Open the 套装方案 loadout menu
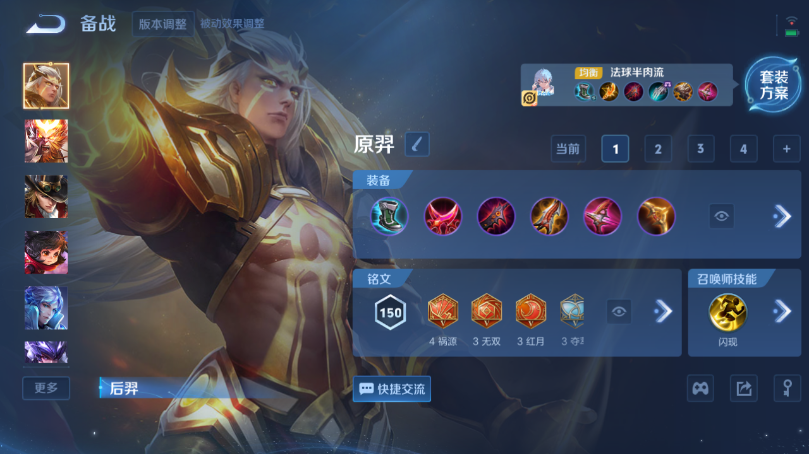This screenshot has width=809, height=454. [x=773, y=85]
